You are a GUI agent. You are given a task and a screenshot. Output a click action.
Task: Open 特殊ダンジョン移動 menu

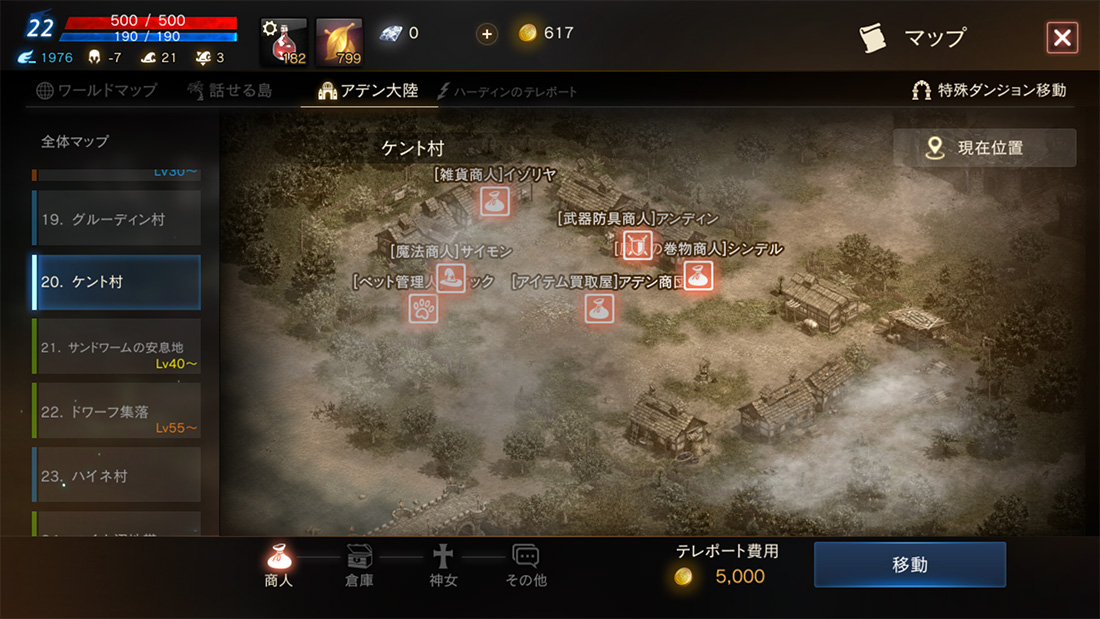tap(989, 90)
